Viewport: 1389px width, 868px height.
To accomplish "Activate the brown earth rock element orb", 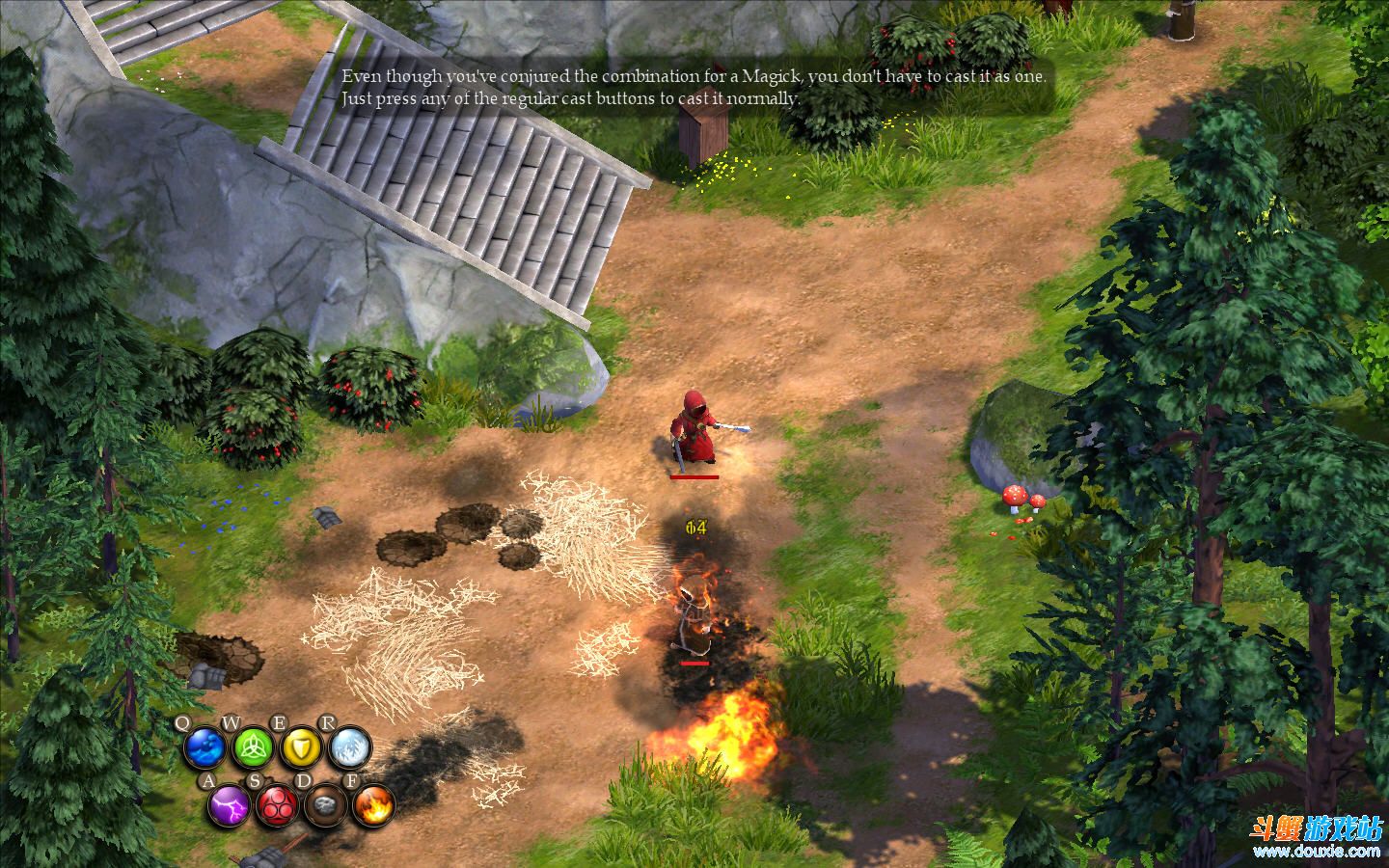I will tap(325, 803).
